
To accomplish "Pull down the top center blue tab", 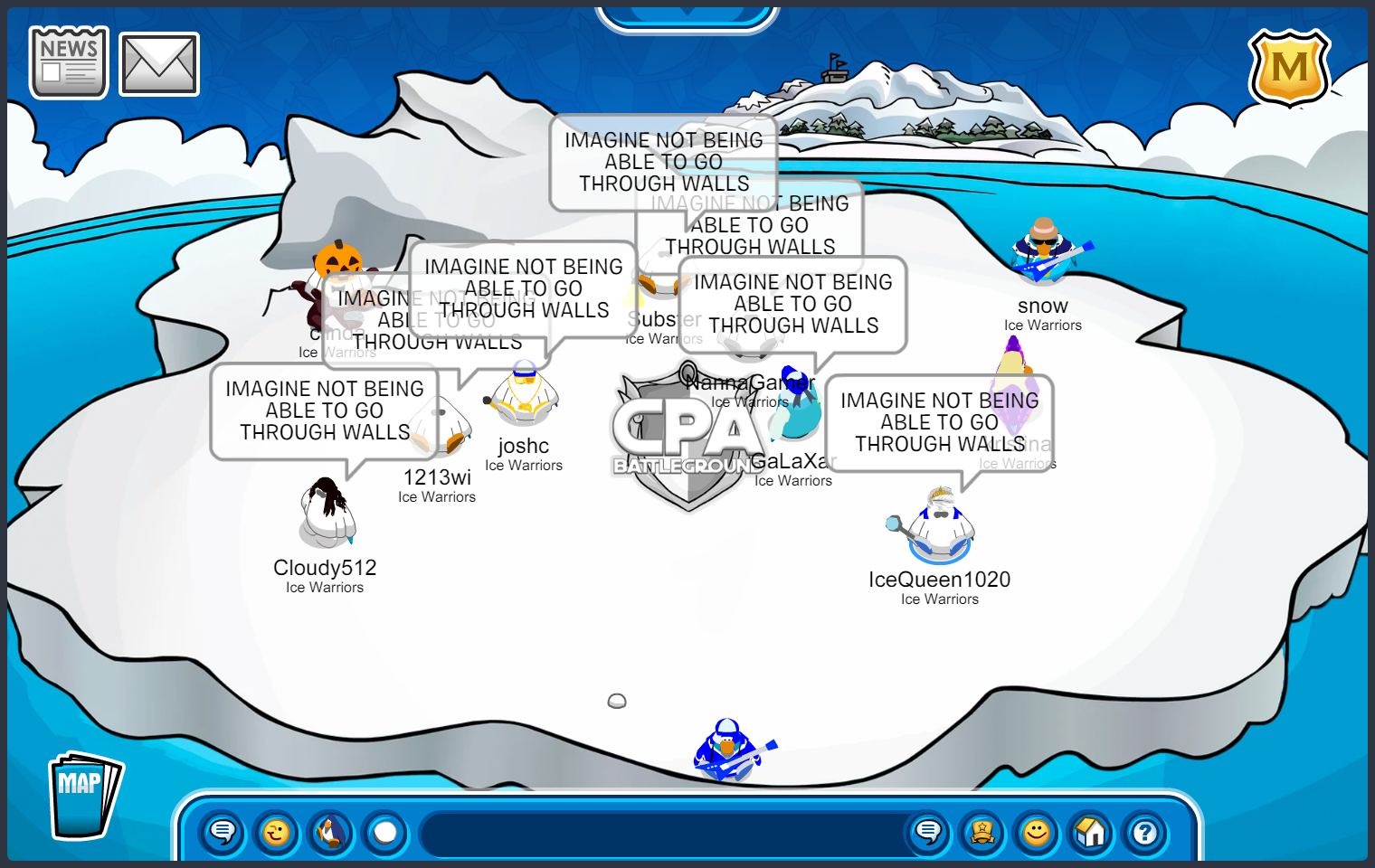I will 687,16.
